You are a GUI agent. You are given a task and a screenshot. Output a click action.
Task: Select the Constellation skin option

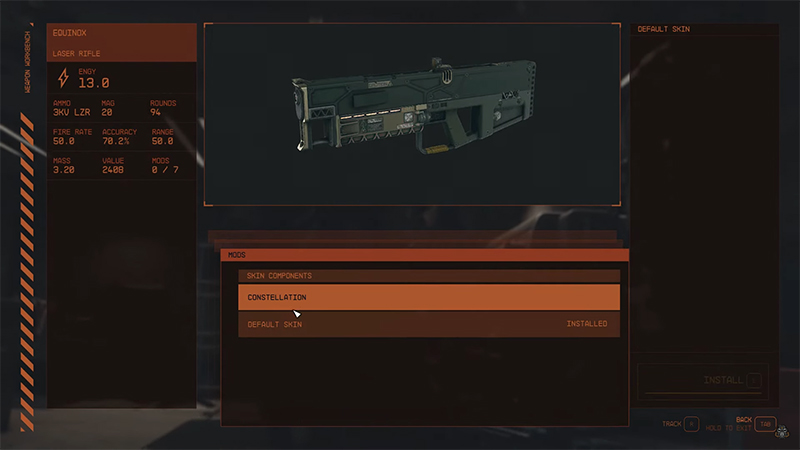[x=428, y=297]
